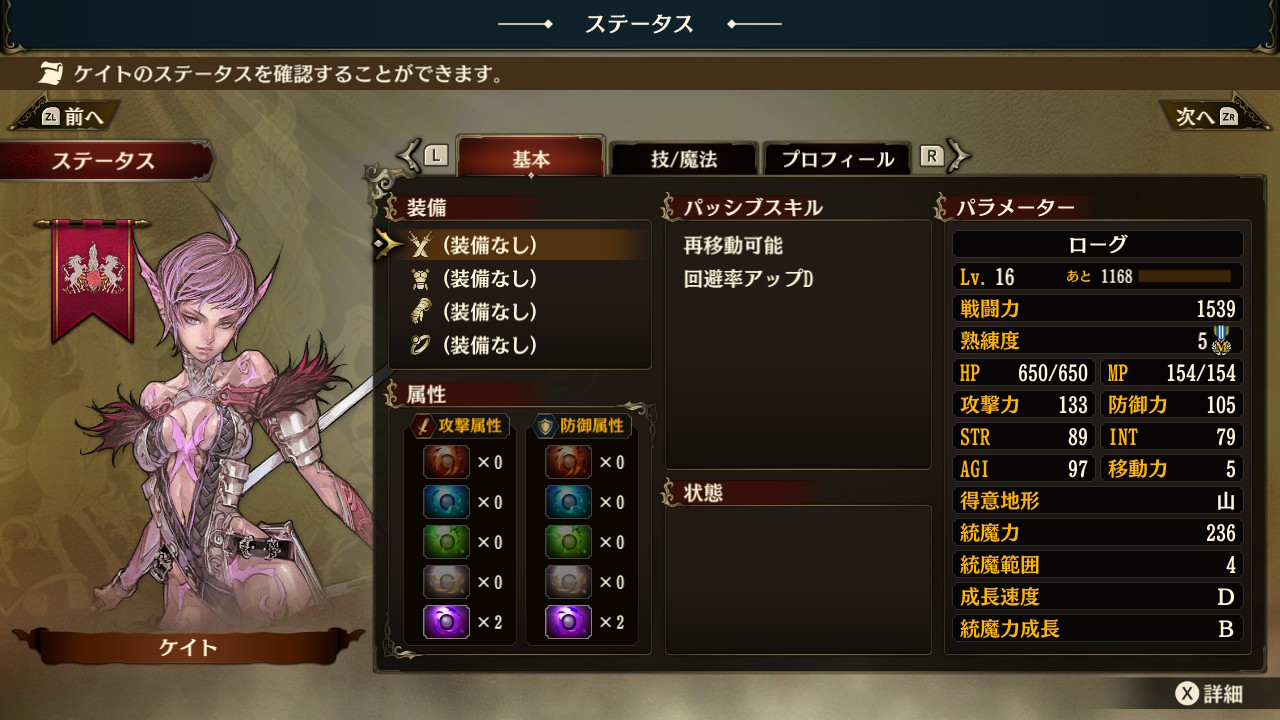Click the purple dark attack attribute orb
1280x720 pixels.
446,622
